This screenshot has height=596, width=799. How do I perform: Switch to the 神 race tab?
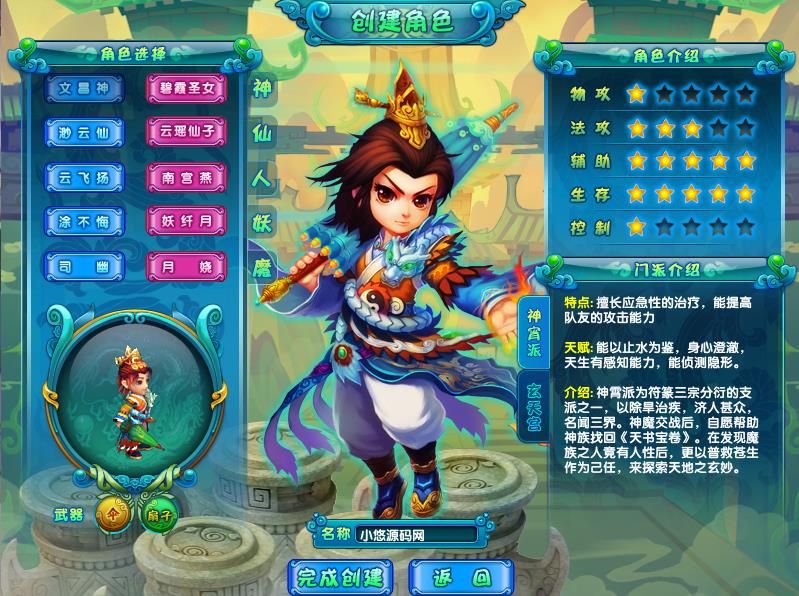pos(263,87)
